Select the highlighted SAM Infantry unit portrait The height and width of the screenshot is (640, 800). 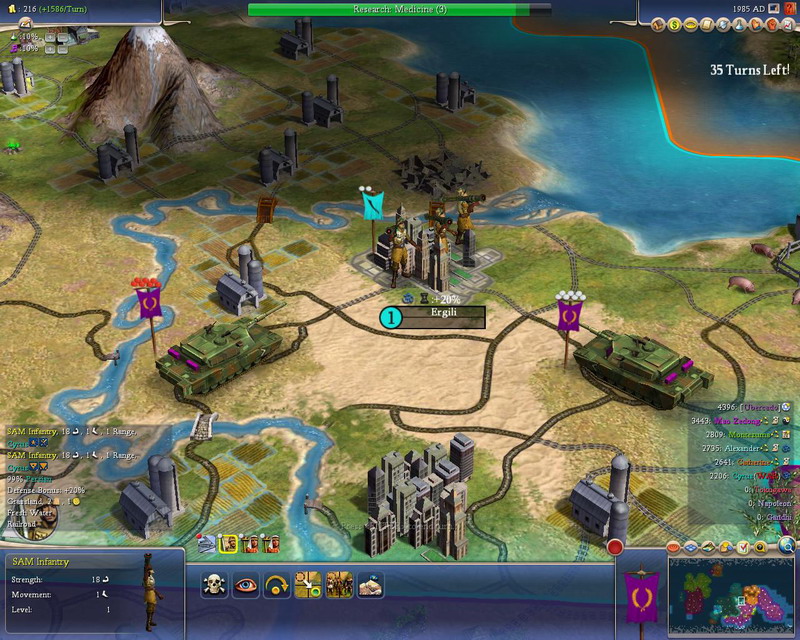[x=228, y=544]
